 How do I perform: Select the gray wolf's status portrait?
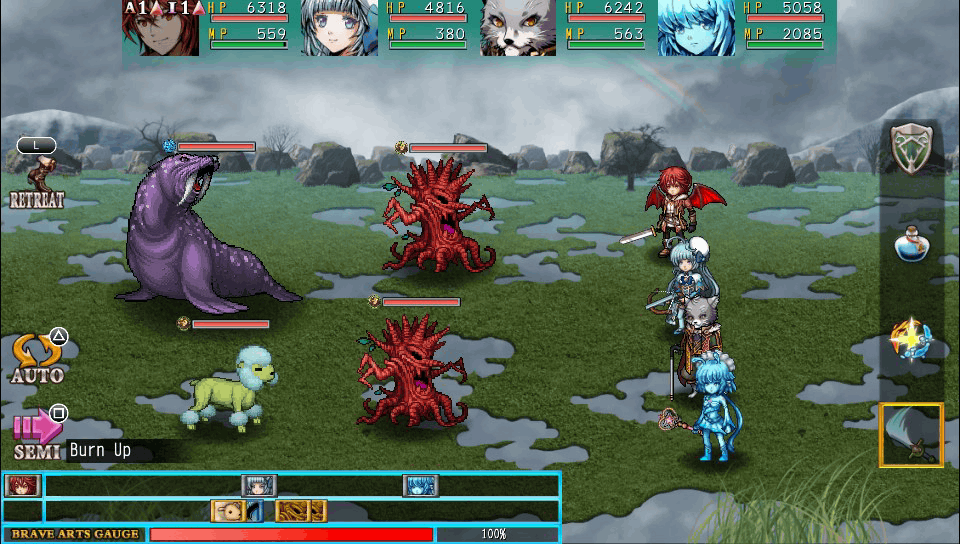point(518,27)
